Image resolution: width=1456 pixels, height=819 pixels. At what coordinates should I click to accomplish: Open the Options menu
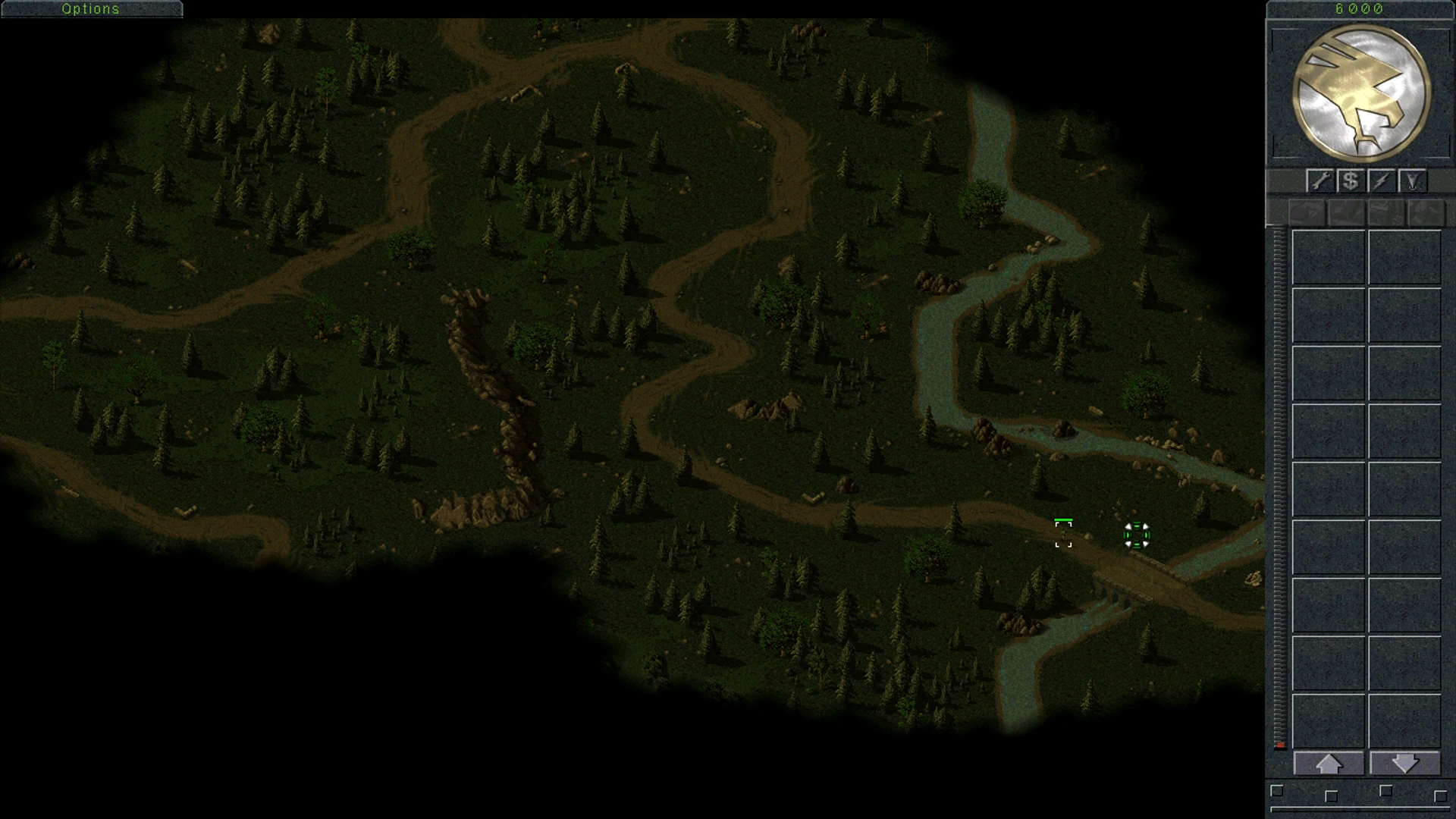[91, 9]
